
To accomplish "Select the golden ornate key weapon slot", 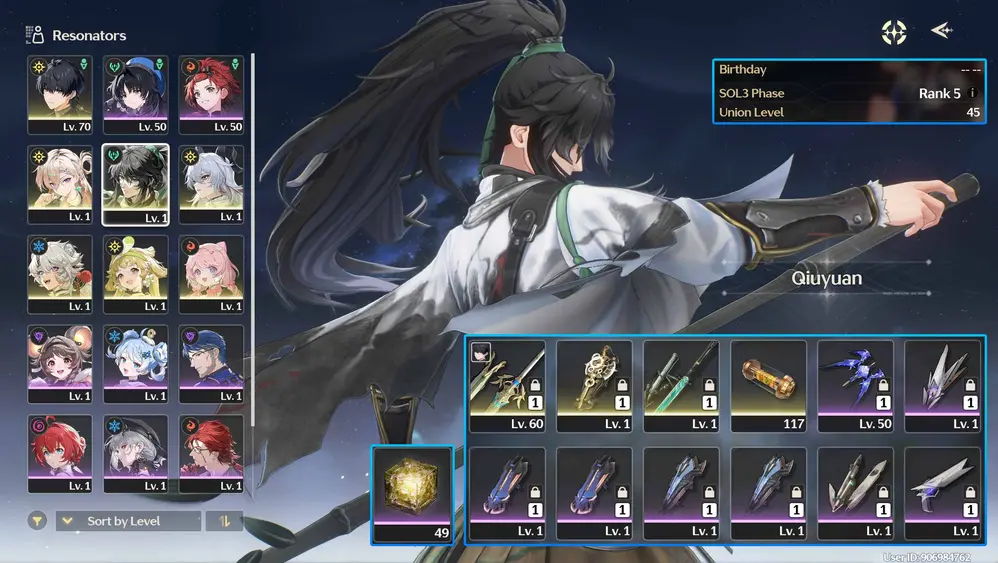I will (594, 386).
